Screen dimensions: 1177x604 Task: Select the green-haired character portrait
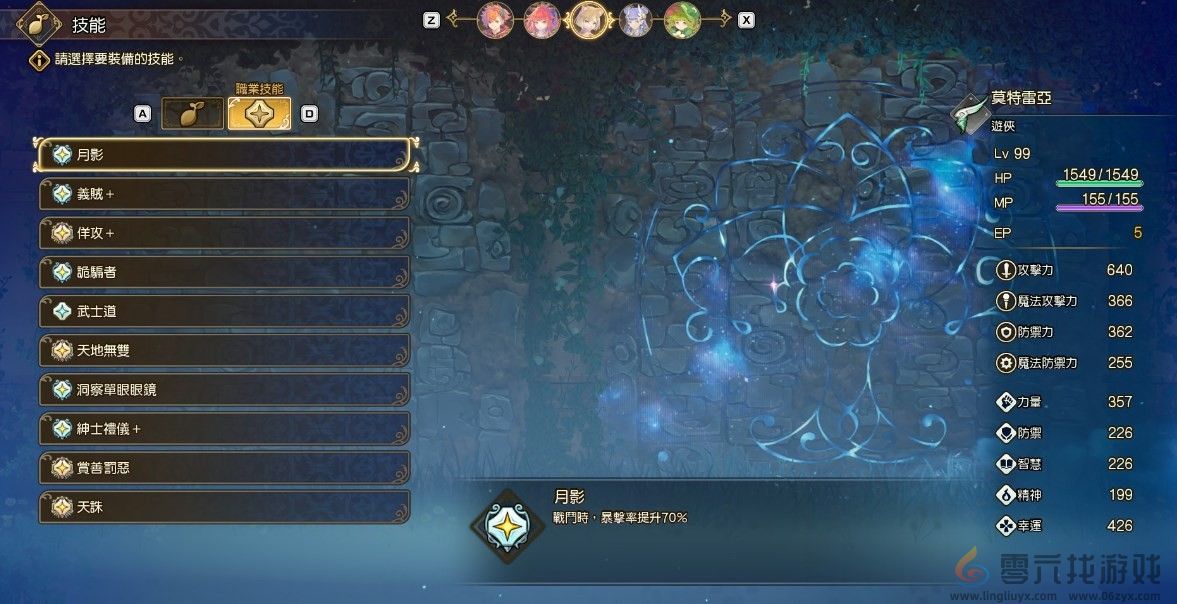[x=682, y=20]
